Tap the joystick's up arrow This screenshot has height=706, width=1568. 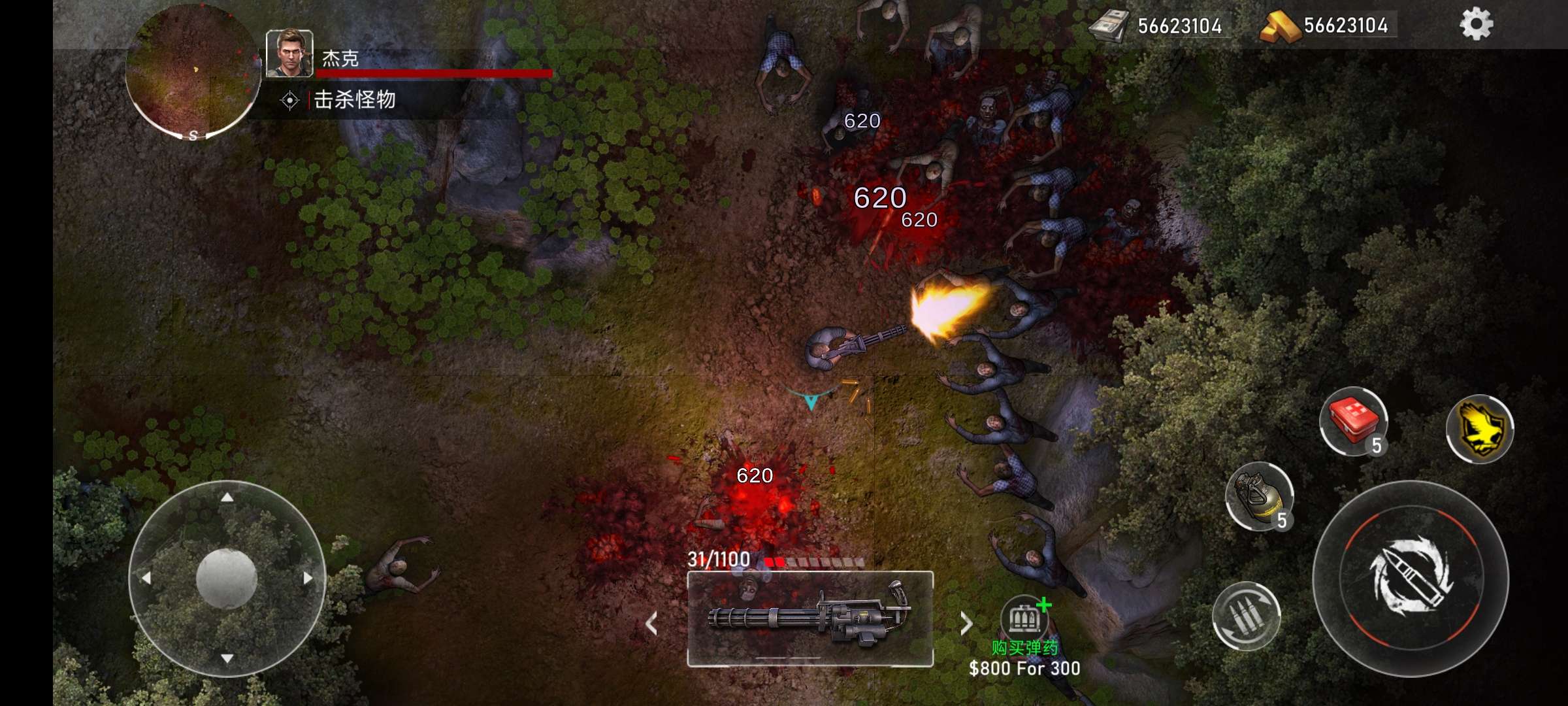pos(227,497)
